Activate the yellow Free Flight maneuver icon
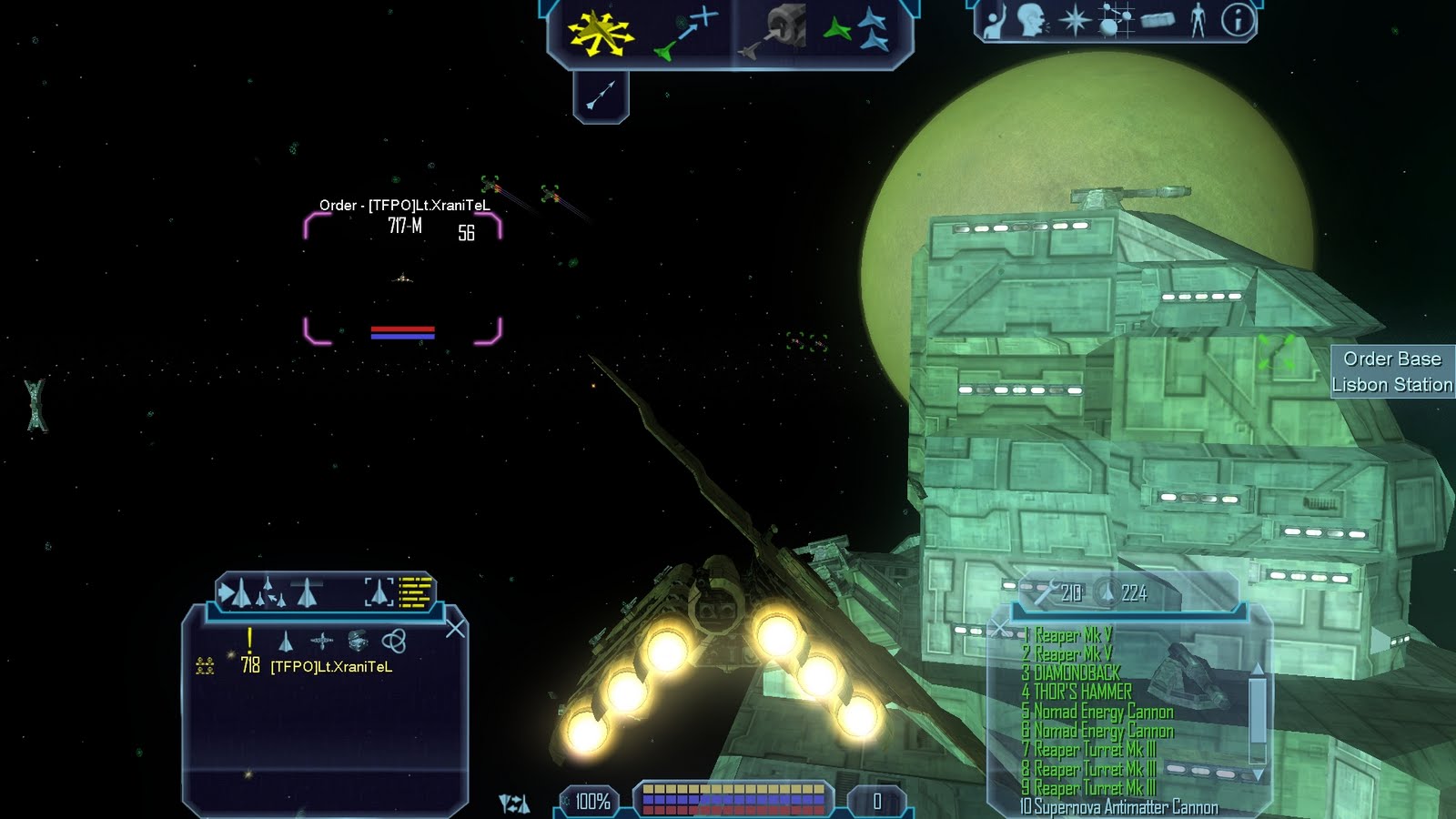1456x819 pixels. point(599,33)
